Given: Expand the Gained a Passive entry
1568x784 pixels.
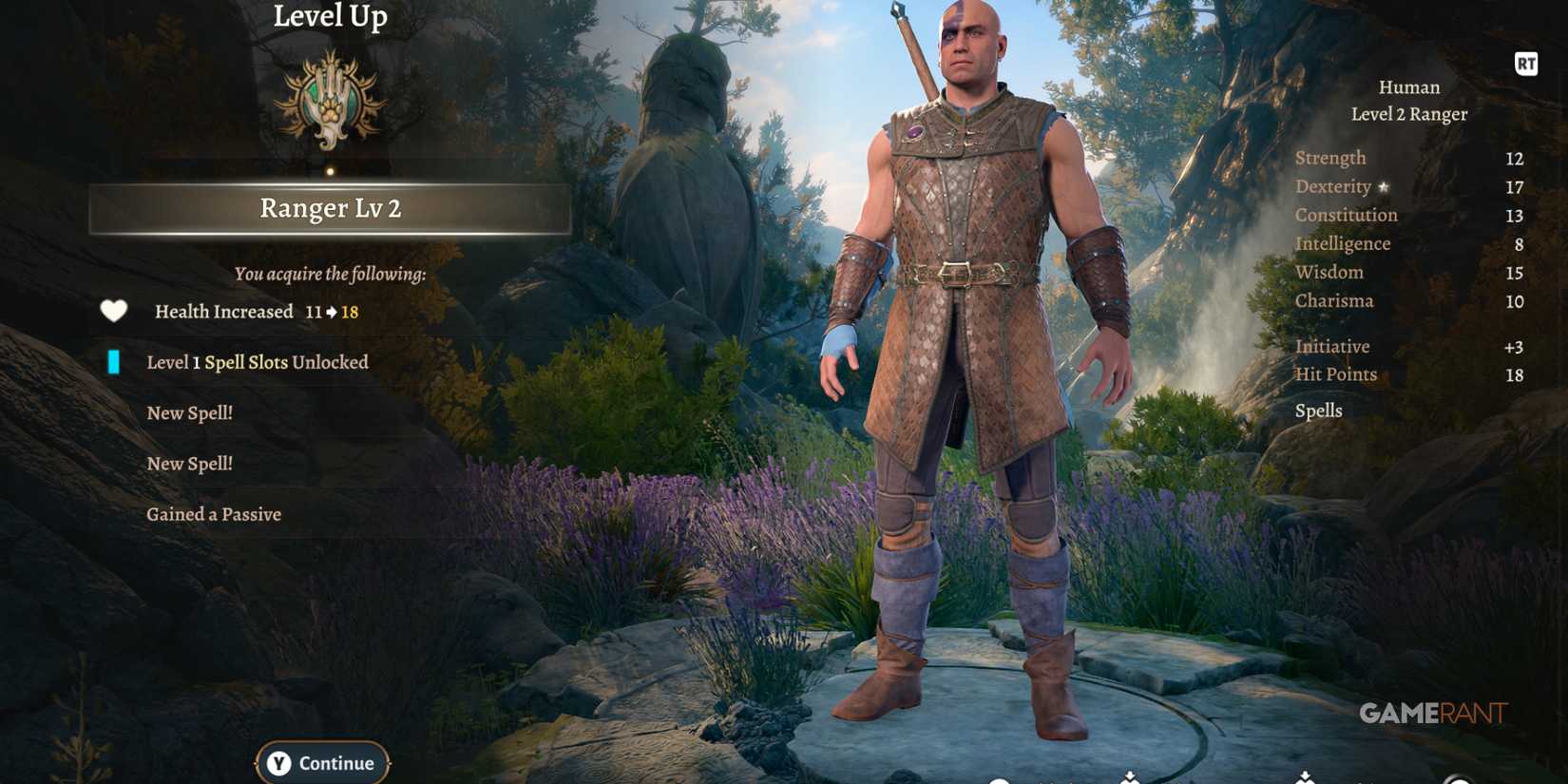Looking at the screenshot, I should coord(214,513).
